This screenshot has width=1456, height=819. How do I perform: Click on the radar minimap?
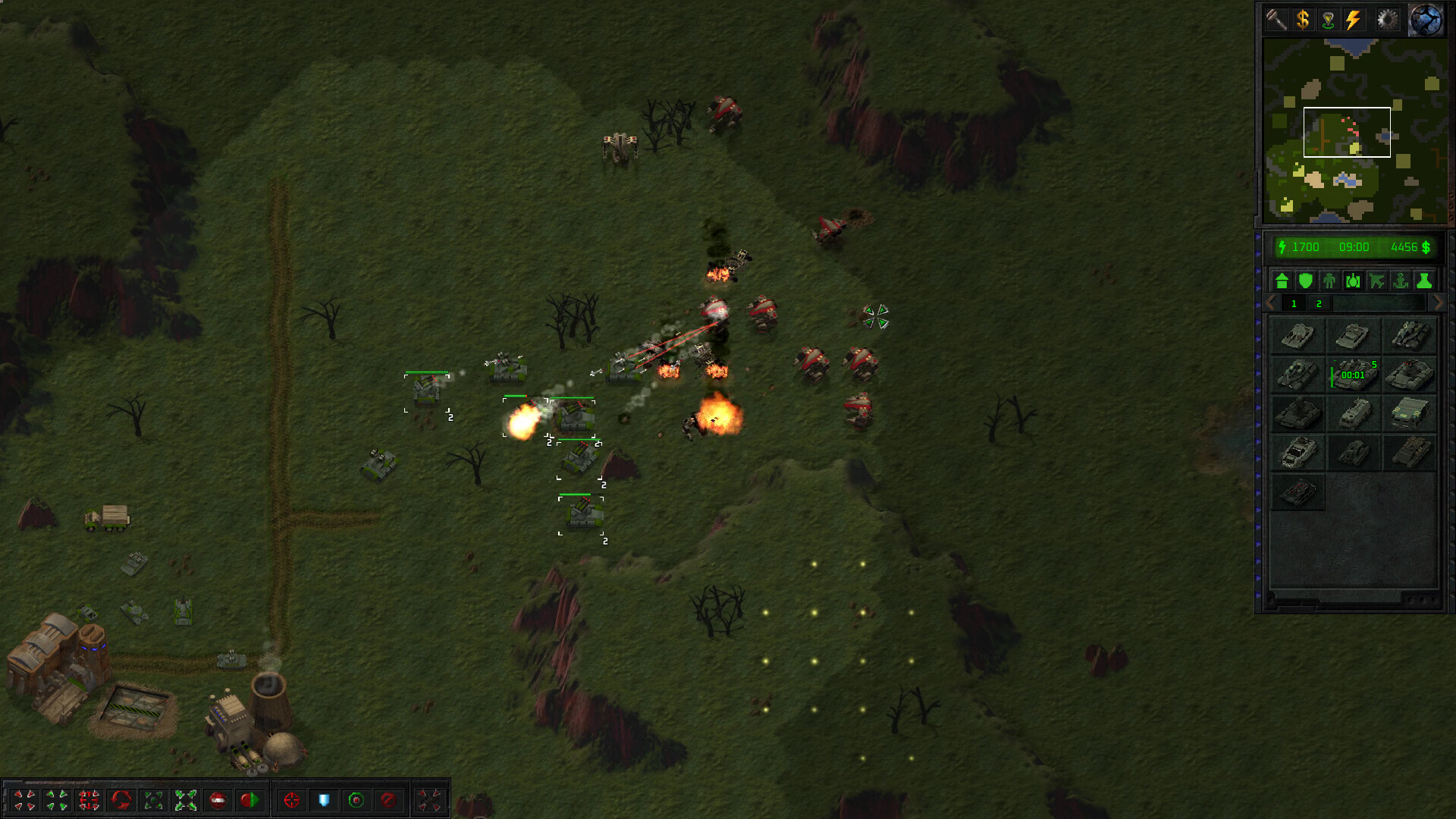[1354, 130]
